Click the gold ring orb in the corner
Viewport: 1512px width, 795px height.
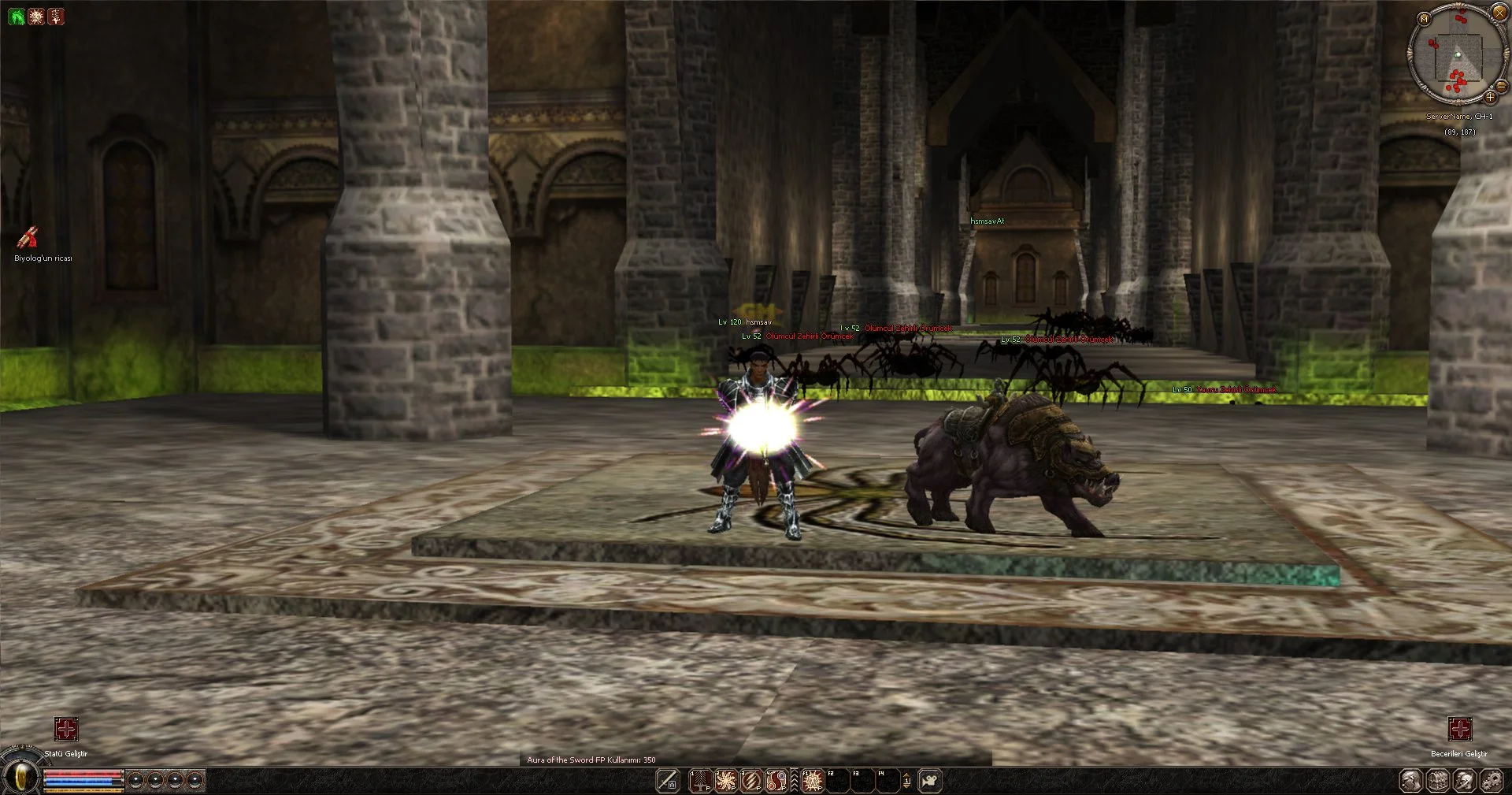pos(22,778)
